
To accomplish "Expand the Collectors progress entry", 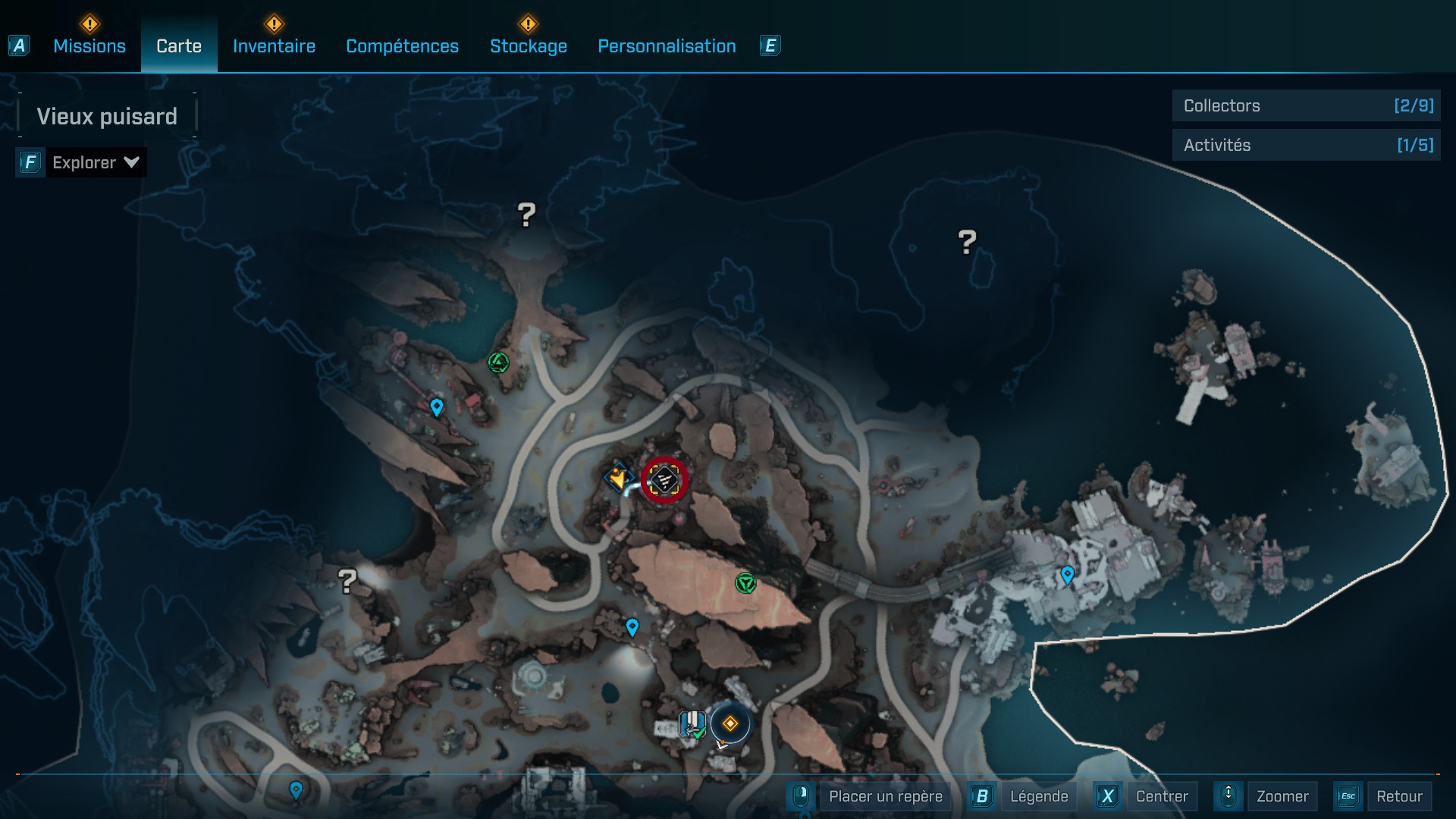I will (x=1306, y=106).
